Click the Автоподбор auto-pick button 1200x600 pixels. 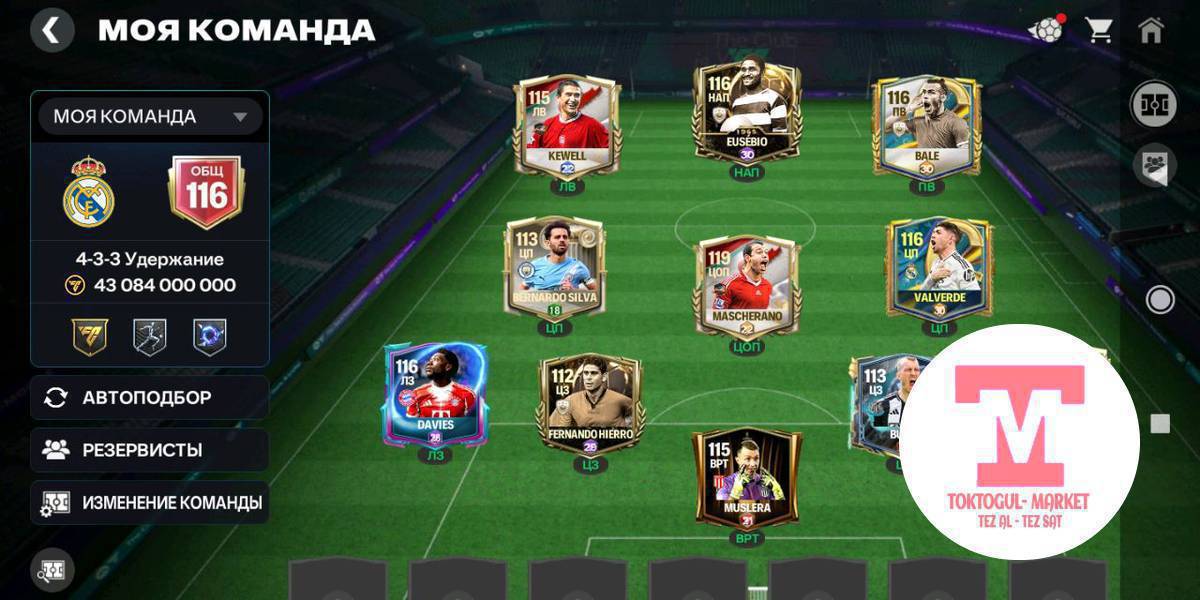149,398
